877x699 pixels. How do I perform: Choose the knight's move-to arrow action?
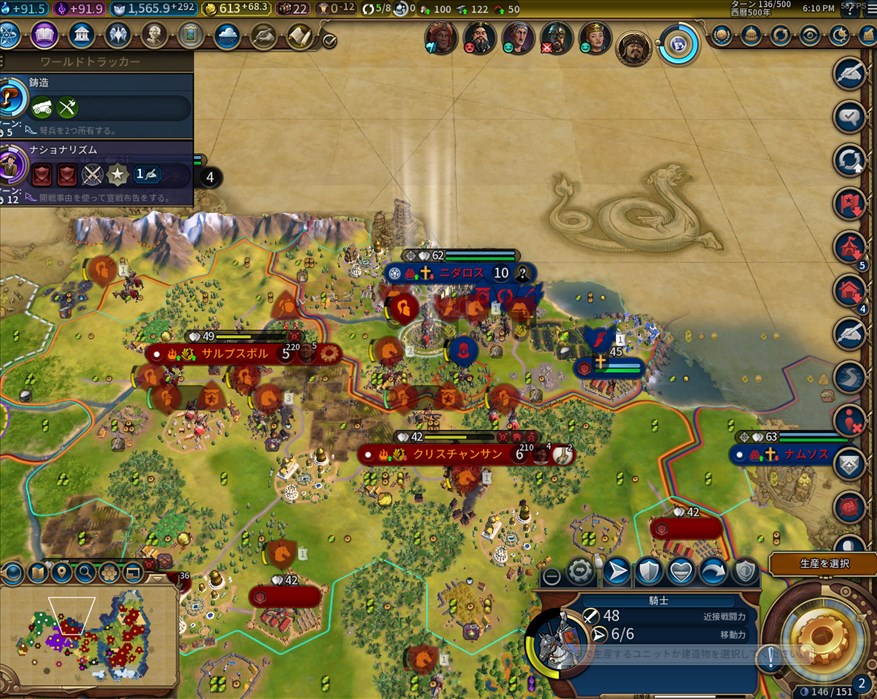pos(617,571)
